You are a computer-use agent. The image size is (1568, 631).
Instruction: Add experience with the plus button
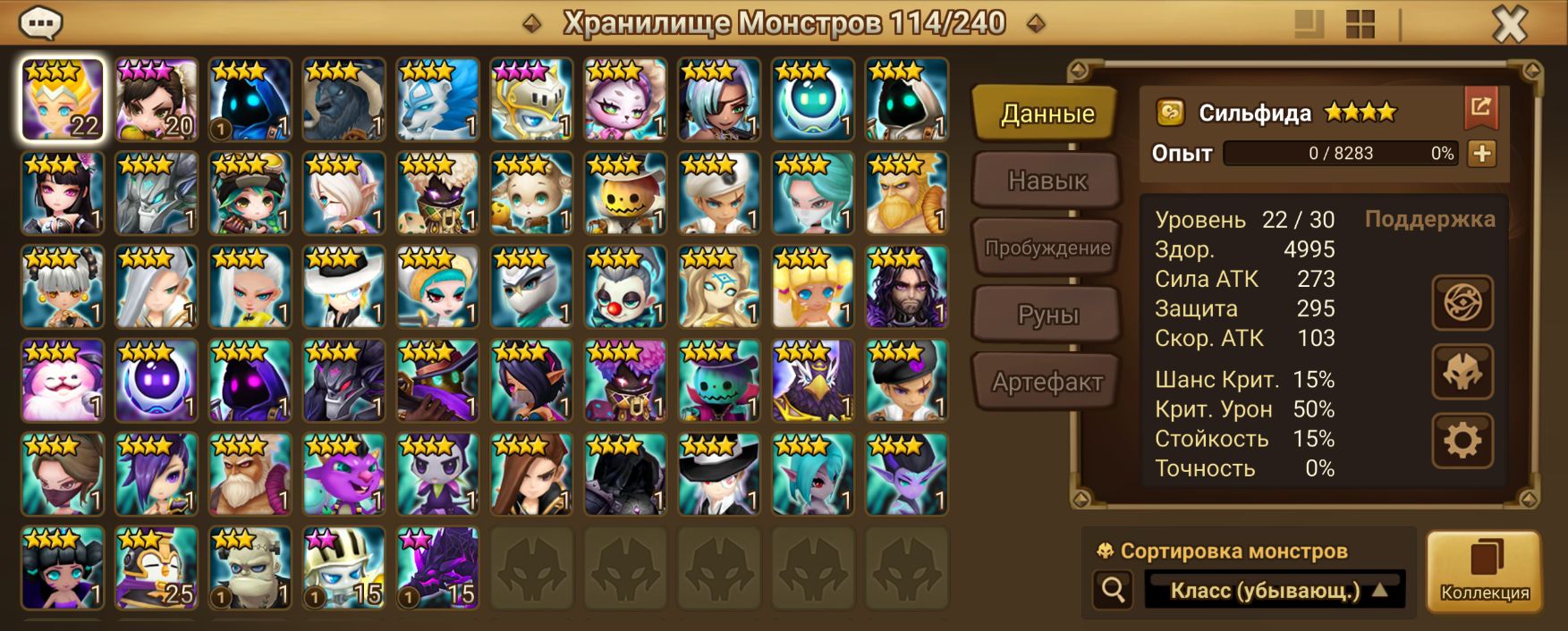(1482, 154)
